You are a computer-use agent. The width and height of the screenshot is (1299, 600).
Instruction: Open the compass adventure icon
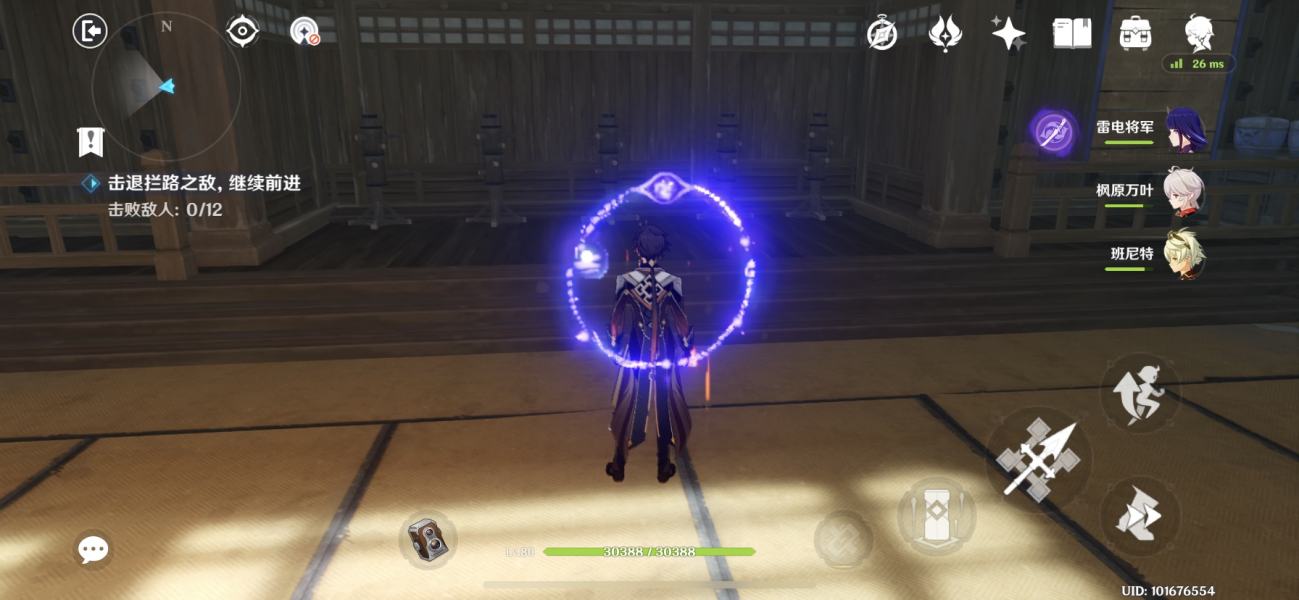click(881, 34)
